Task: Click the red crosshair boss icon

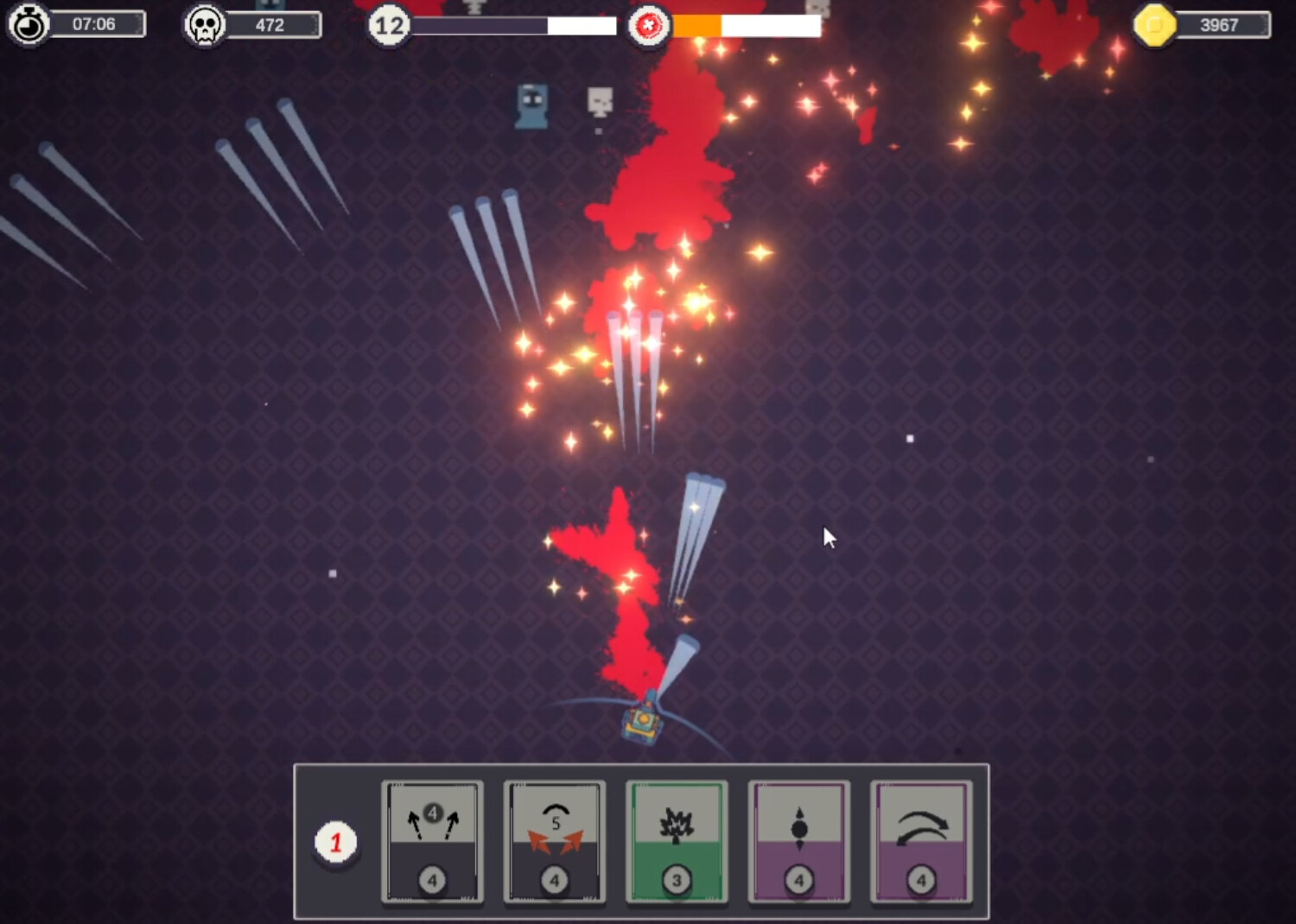Action: point(649,24)
